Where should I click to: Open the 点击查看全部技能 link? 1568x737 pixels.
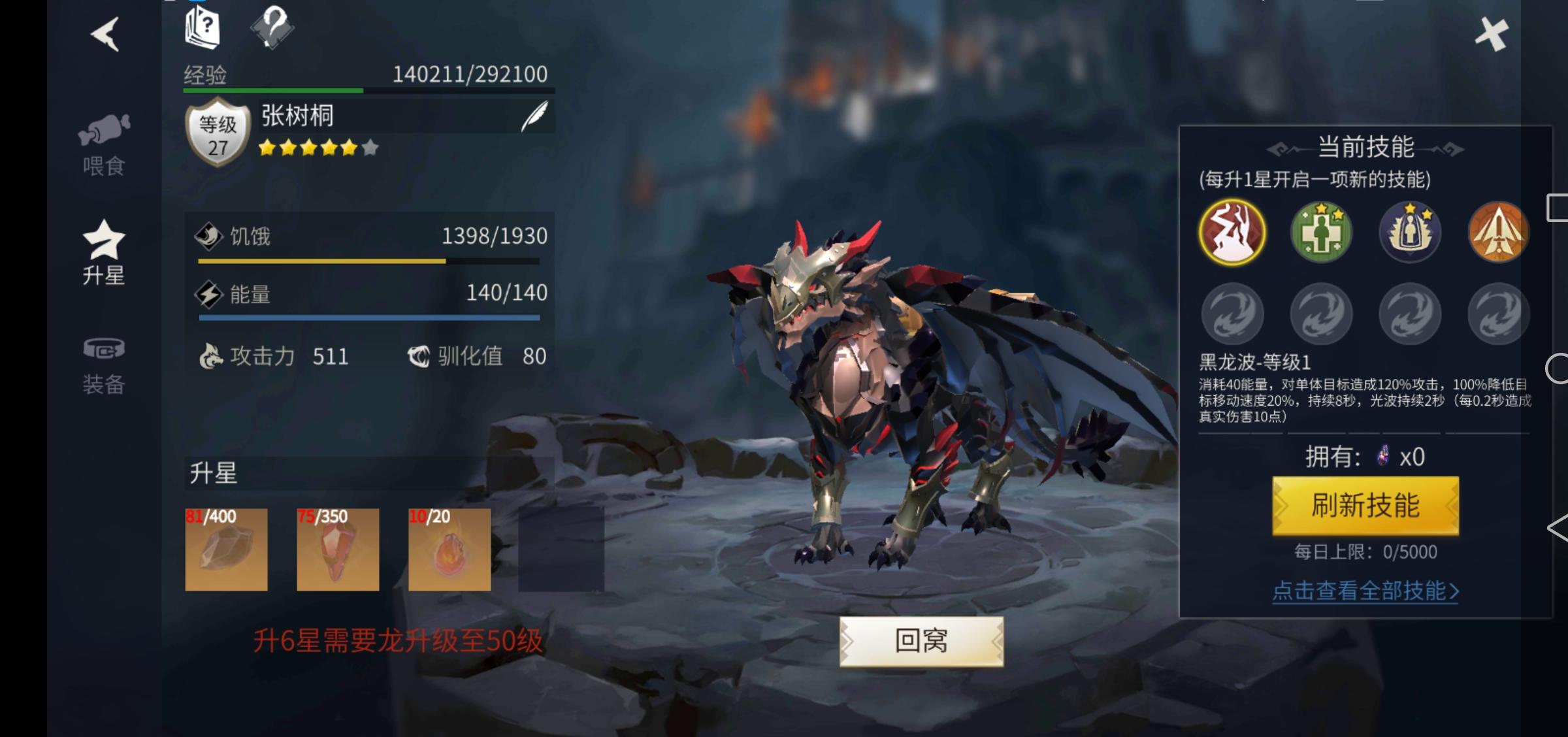pos(1365,591)
